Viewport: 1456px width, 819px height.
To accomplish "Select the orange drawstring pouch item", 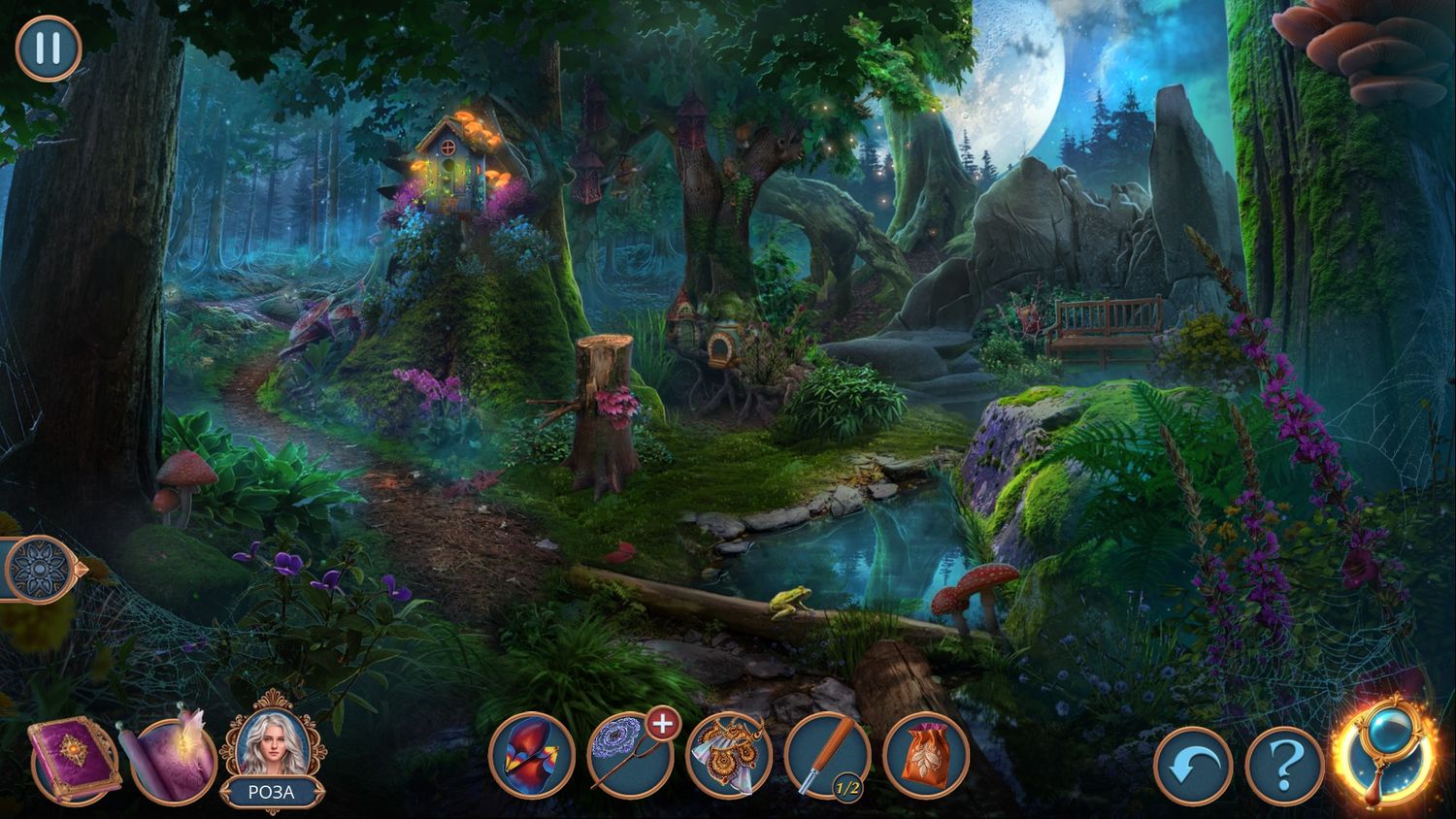I will [x=926, y=756].
